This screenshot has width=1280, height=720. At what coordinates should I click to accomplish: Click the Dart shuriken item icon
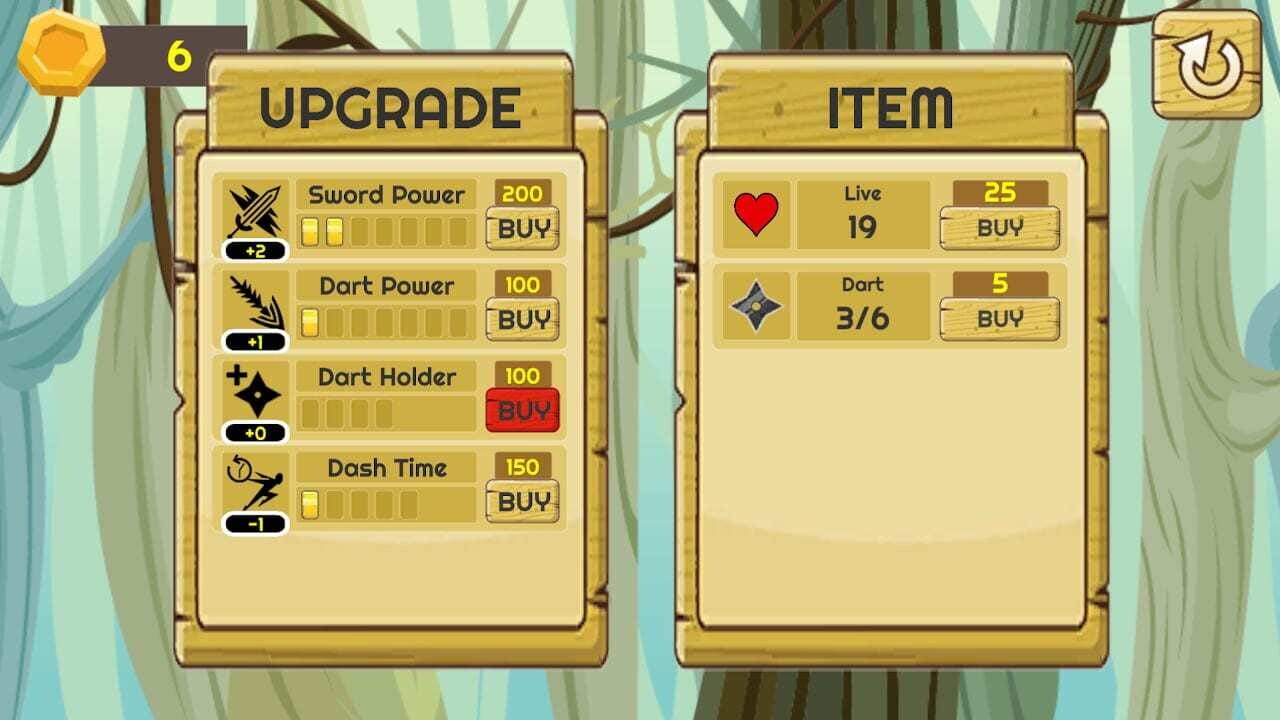pos(757,305)
